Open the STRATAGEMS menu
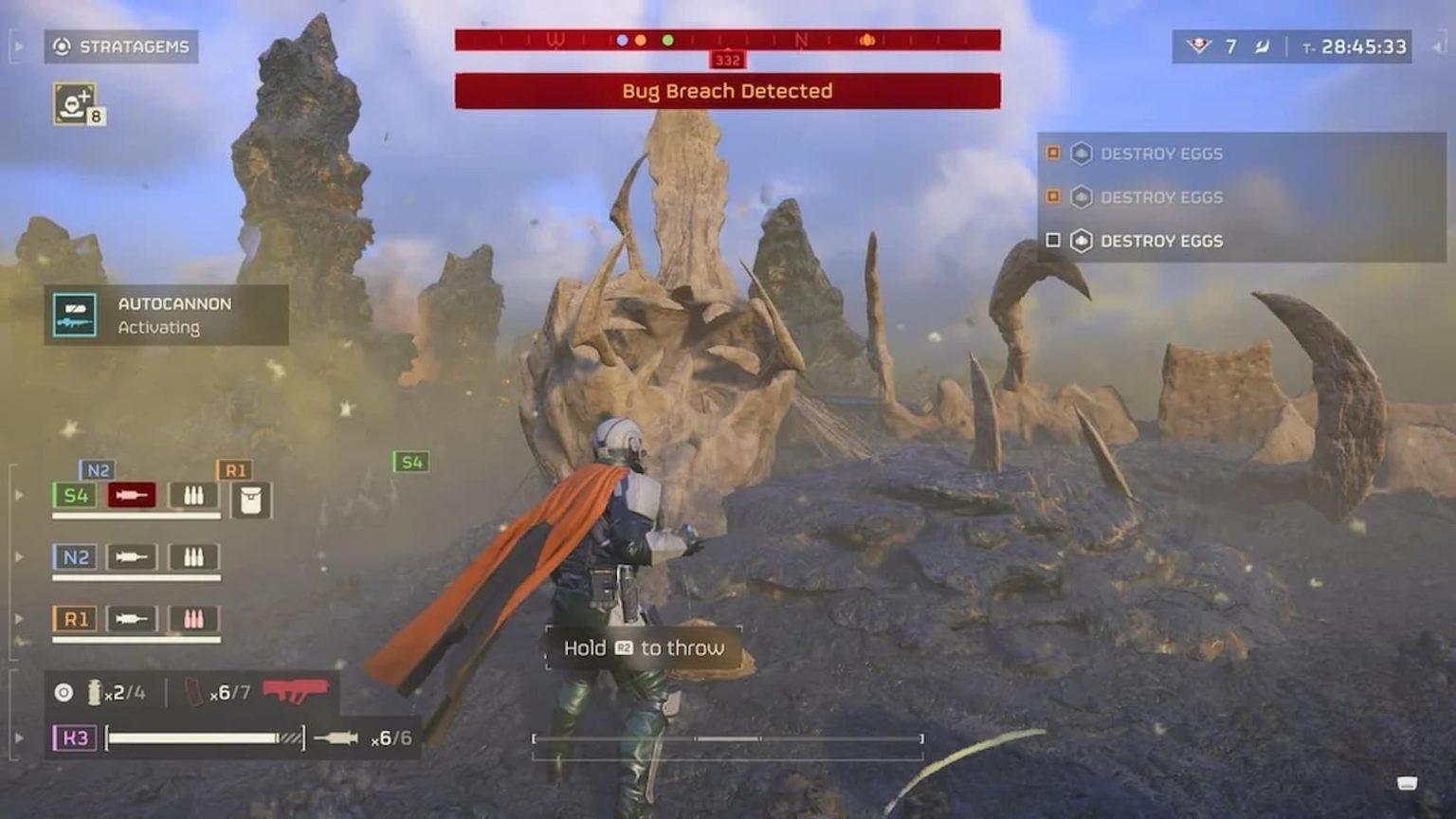The width and height of the screenshot is (1456, 819). coord(122,46)
